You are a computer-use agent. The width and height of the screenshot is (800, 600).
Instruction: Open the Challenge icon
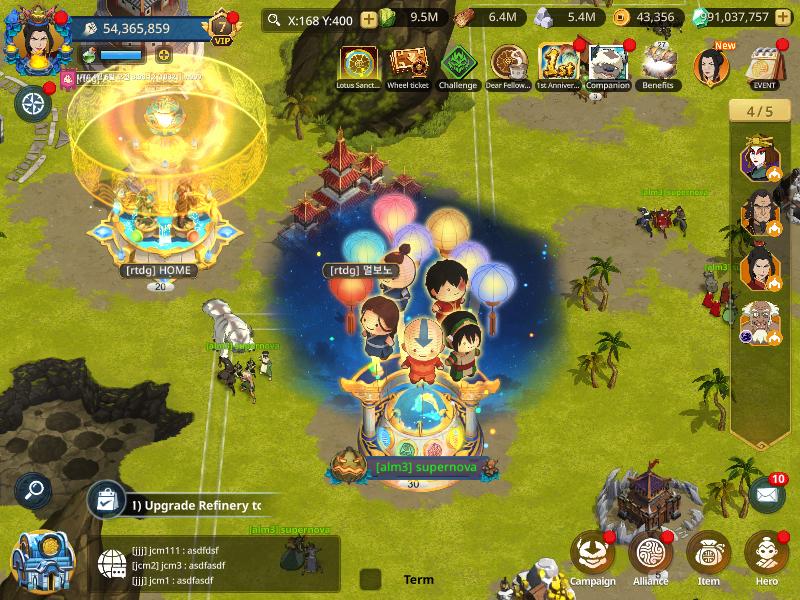coord(458,64)
